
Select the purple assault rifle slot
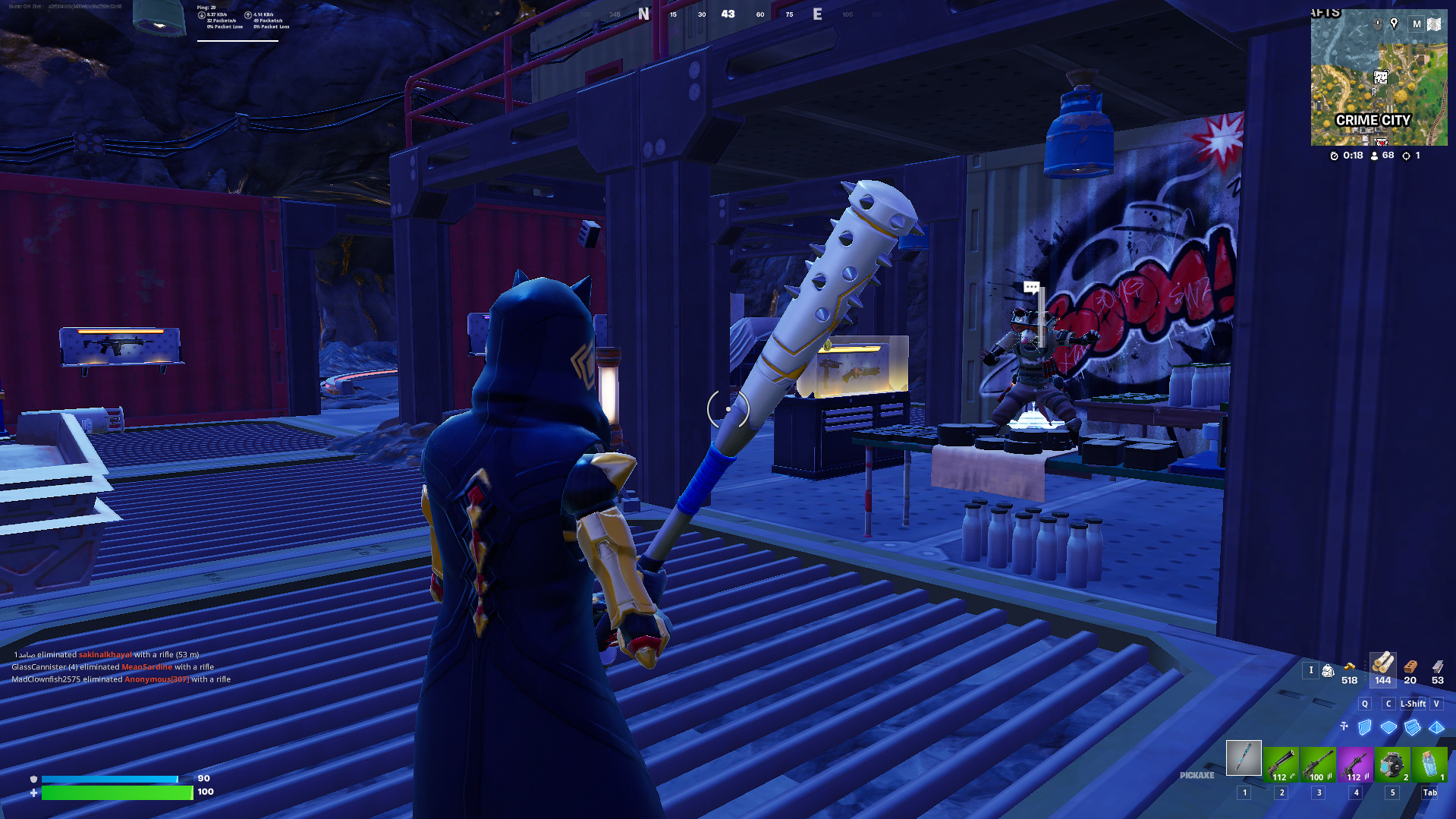1355,764
